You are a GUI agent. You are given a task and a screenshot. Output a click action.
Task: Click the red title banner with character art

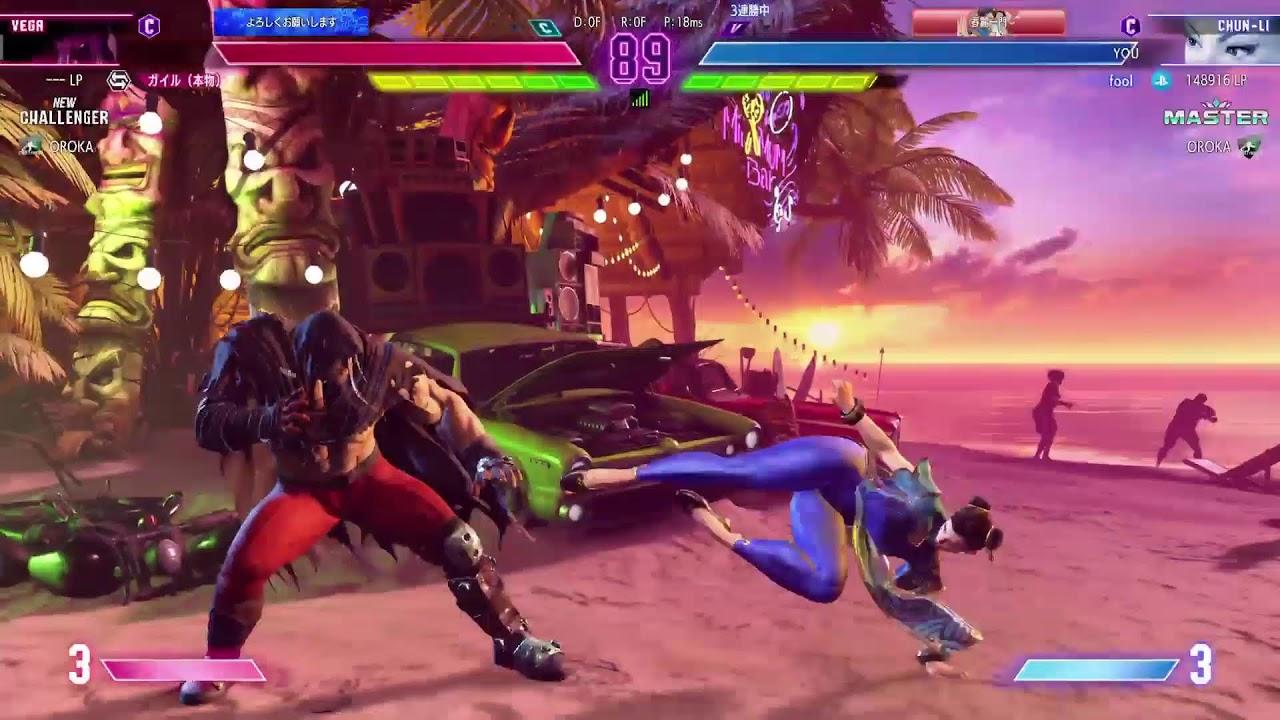coord(987,22)
